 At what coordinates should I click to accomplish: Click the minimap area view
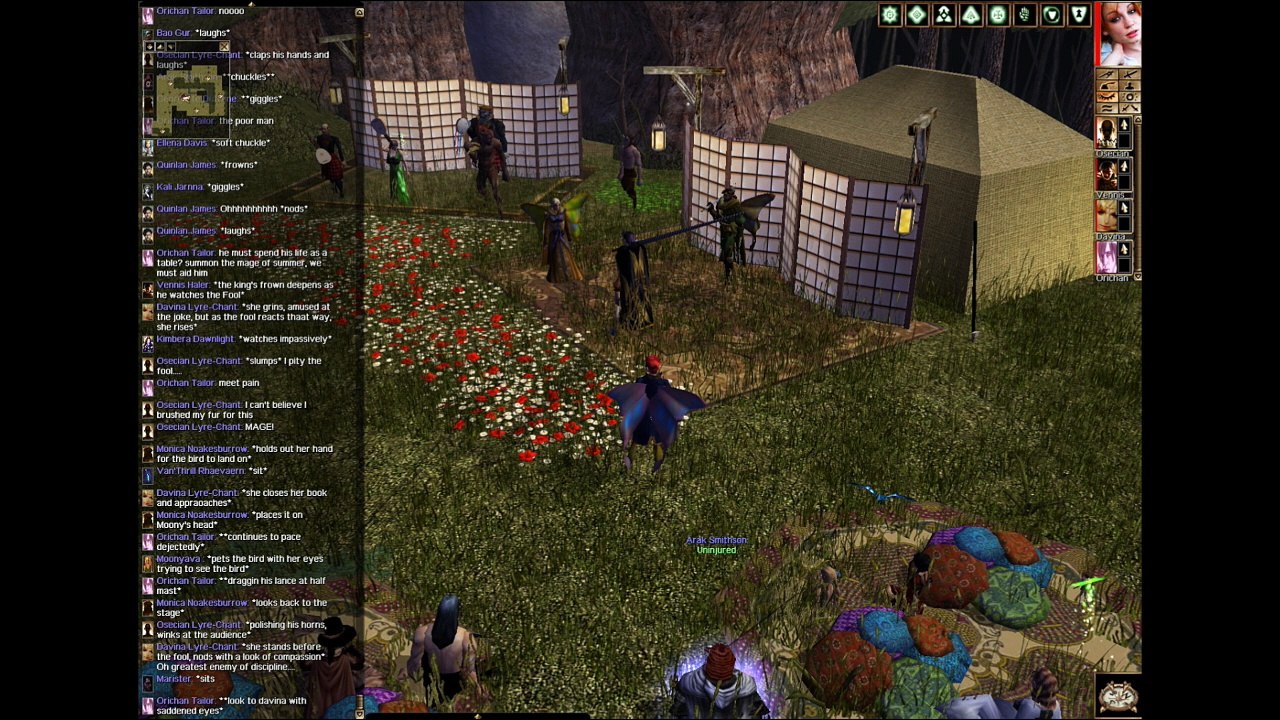click(x=188, y=96)
